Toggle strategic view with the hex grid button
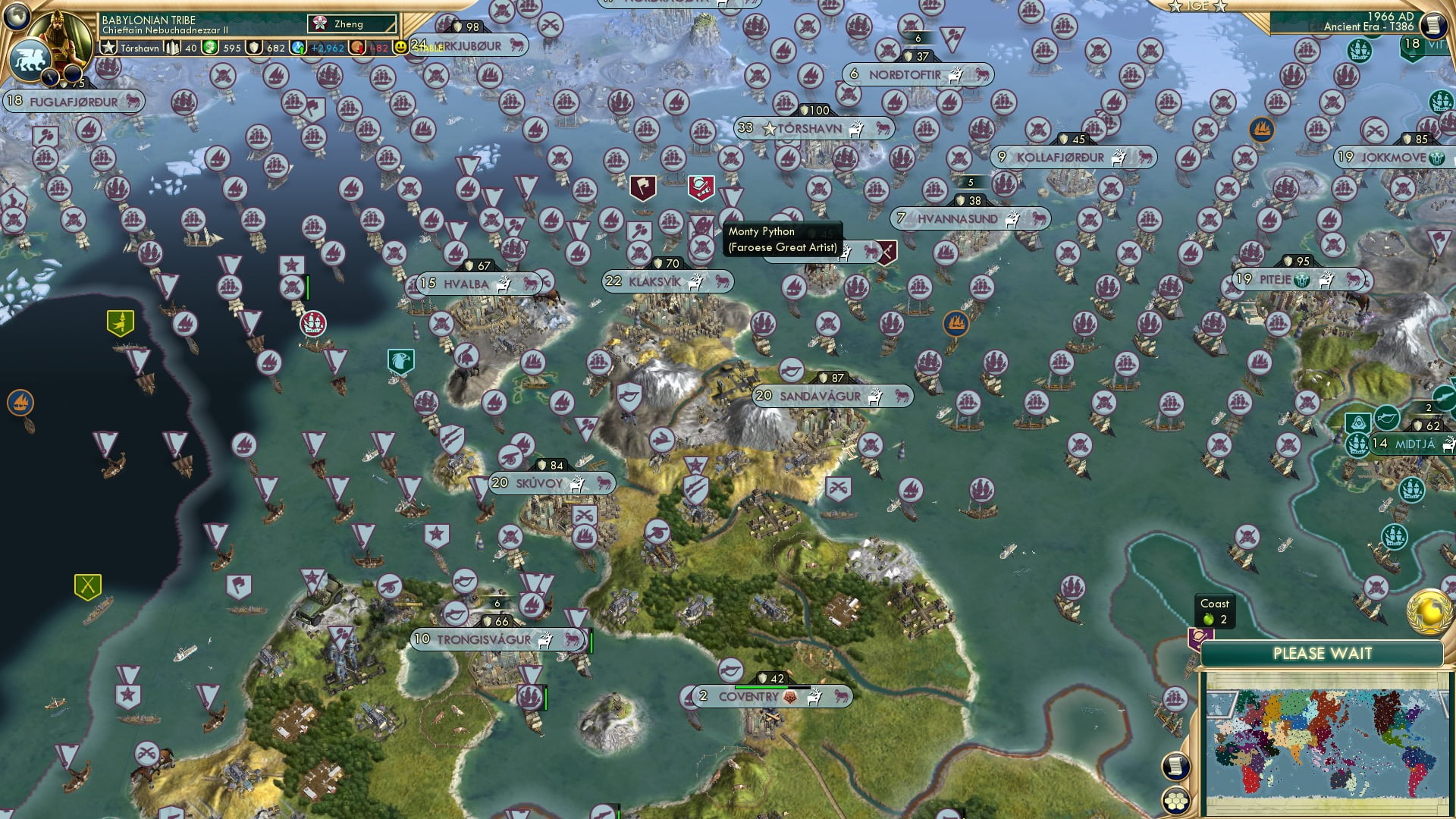 pyautogui.click(x=1177, y=802)
